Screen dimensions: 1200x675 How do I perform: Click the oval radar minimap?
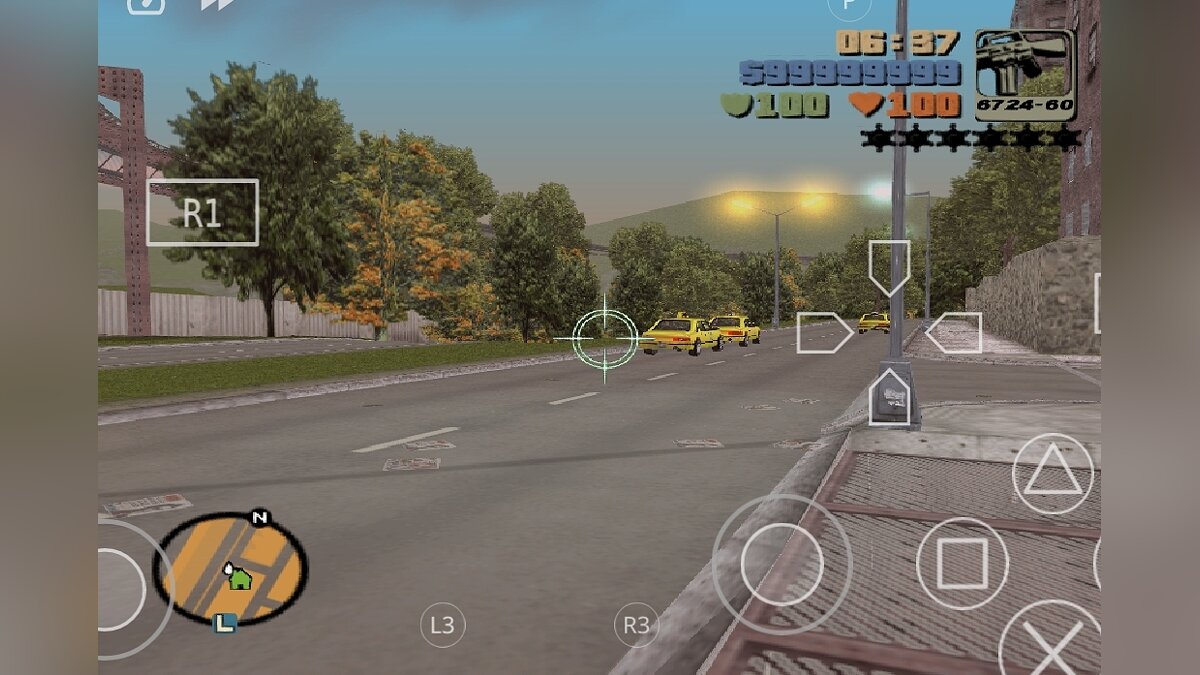click(230, 569)
